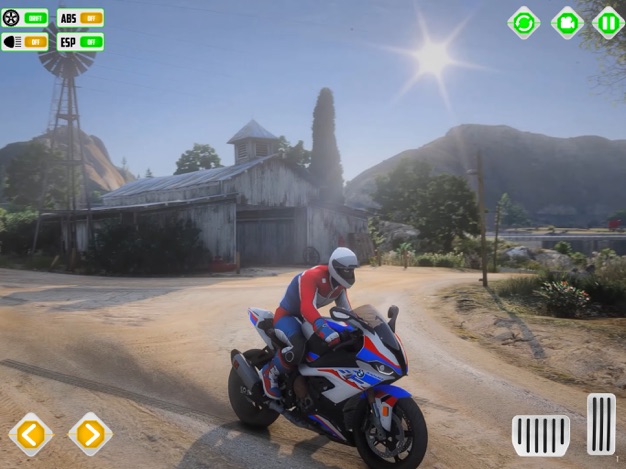Steer right with the right arrow button
Viewport: 626px width, 469px height.
pos(90,434)
